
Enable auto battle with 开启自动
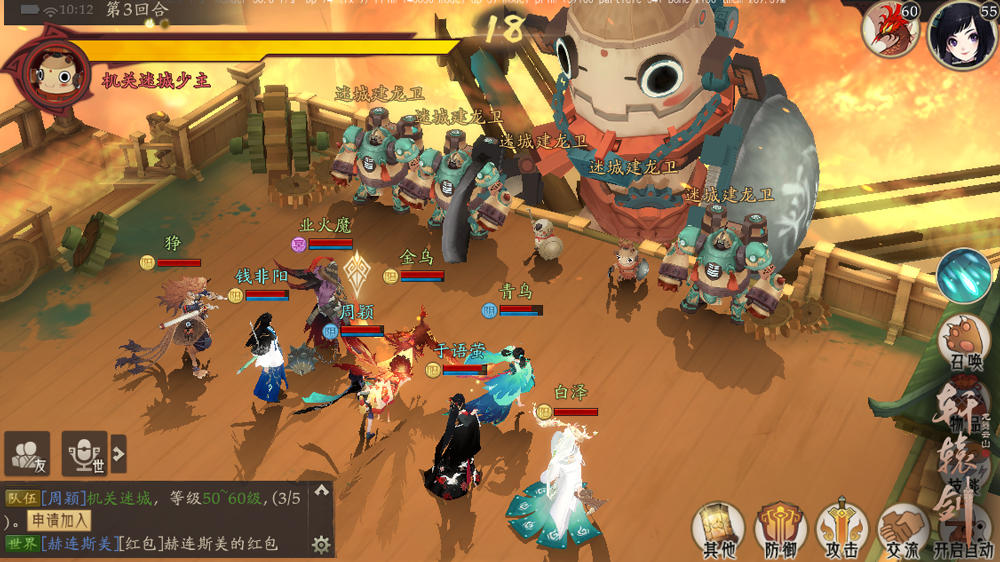[x=963, y=532]
